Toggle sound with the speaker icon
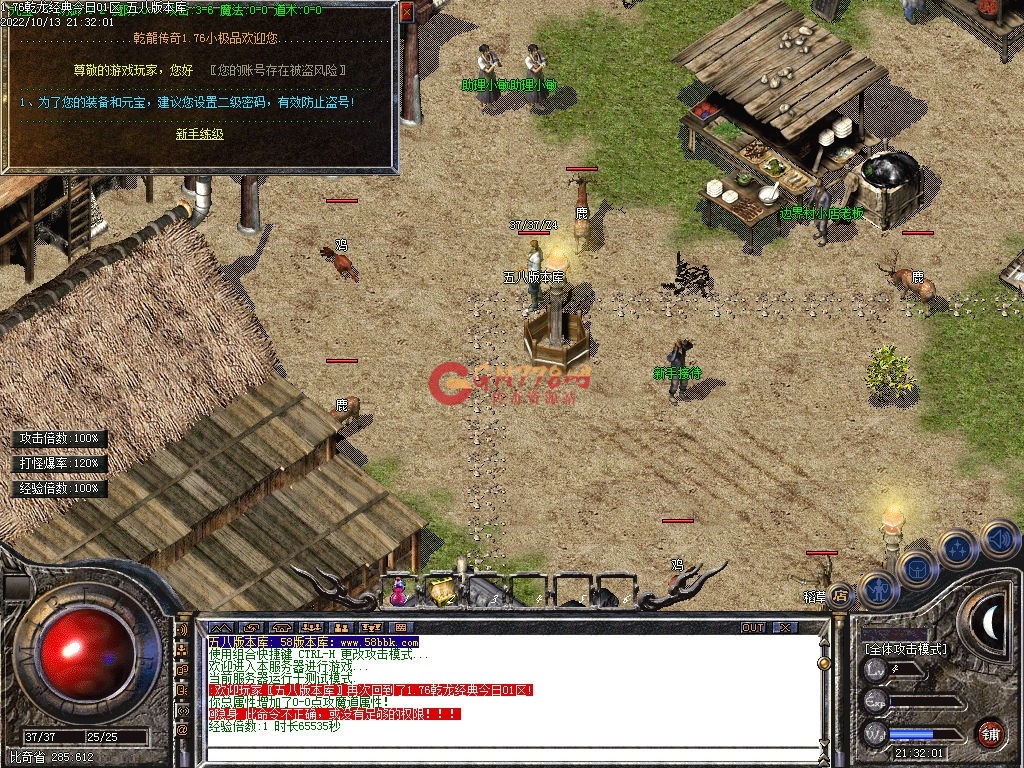Image resolution: width=1024 pixels, height=768 pixels. pyautogui.click(x=998, y=538)
